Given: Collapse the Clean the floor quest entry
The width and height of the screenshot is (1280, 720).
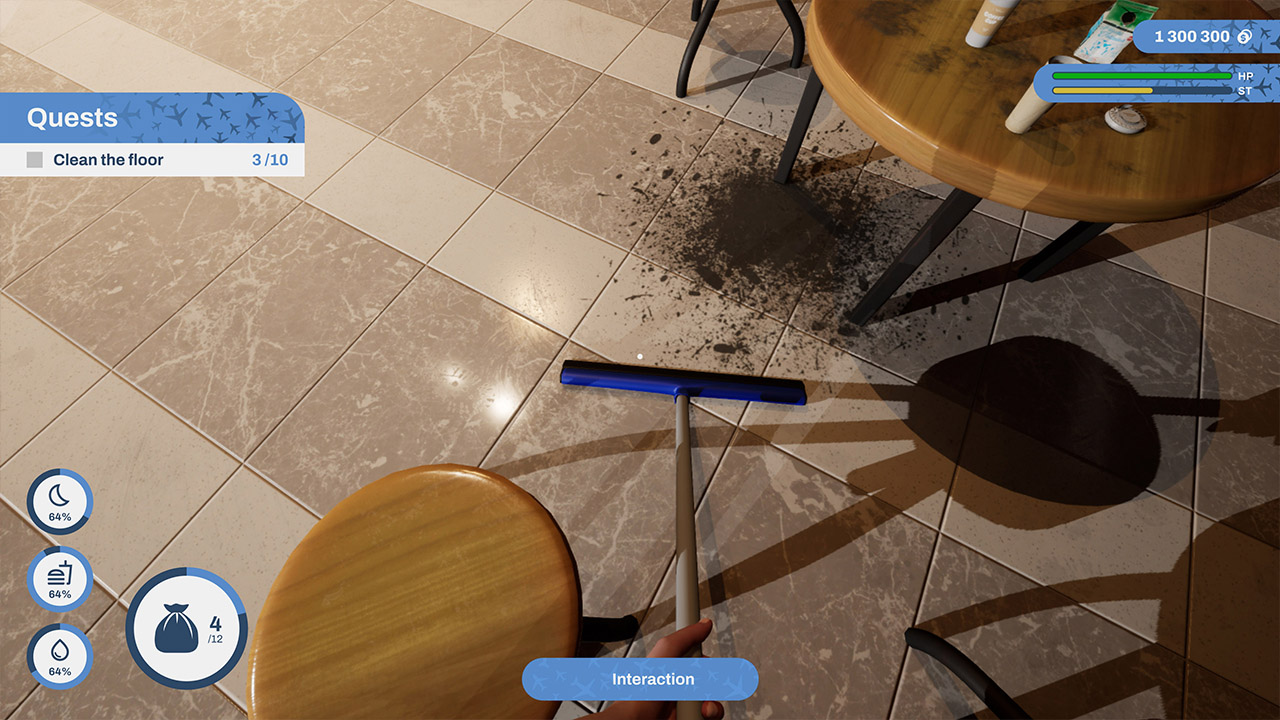Looking at the screenshot, I should (x=110, y=159).
